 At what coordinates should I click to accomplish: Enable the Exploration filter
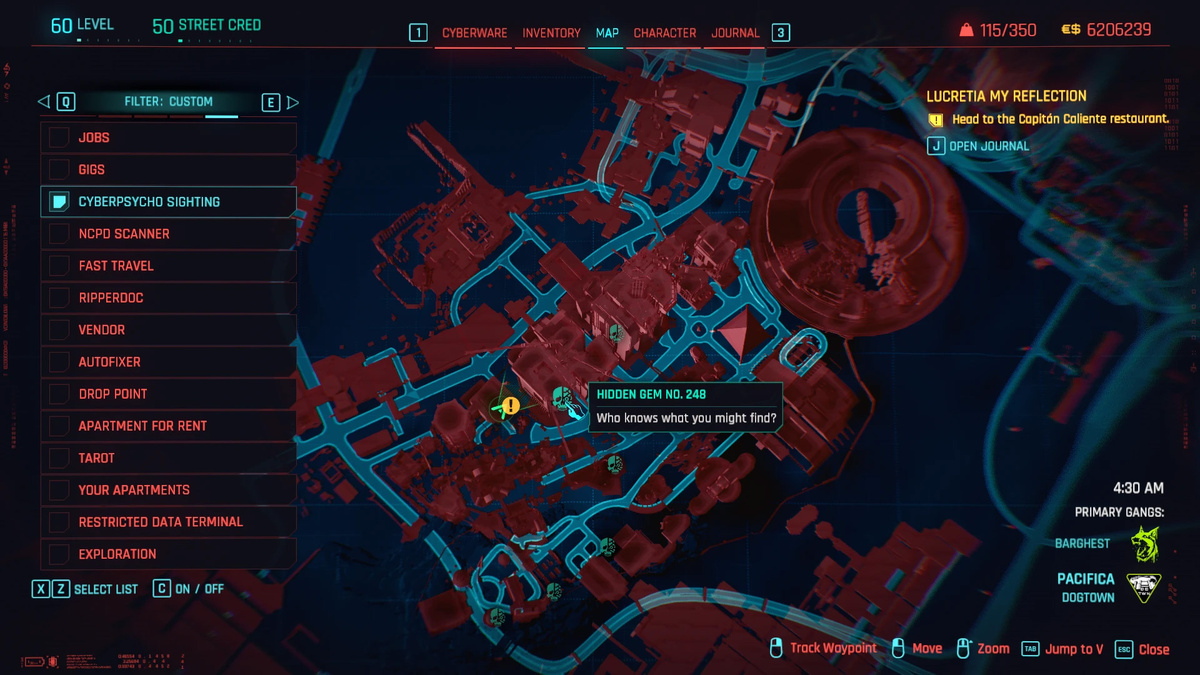click(x=168, y=554)
